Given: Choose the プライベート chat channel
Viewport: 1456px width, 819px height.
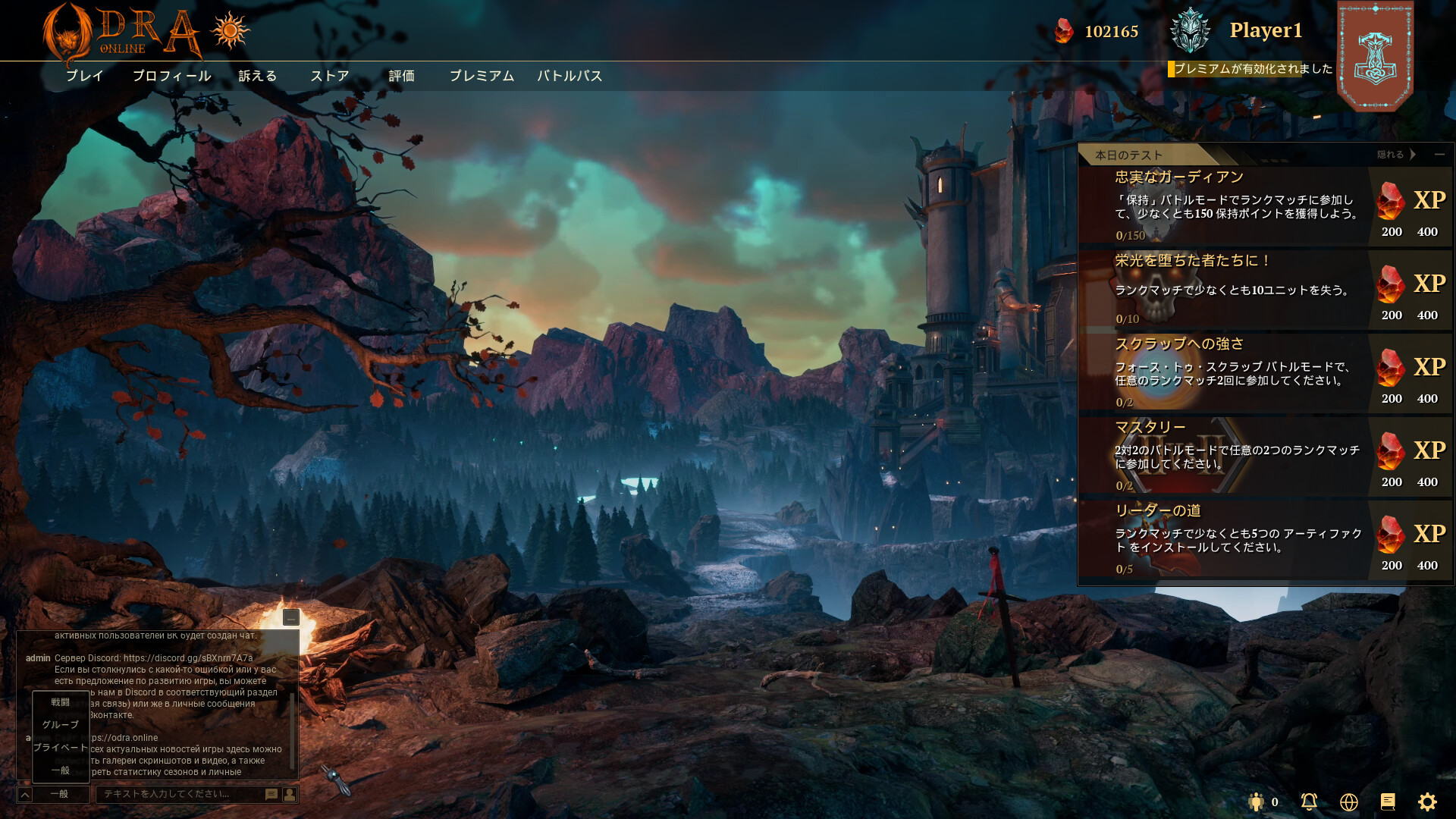Looking at the screenshot, I should [61, 748].
